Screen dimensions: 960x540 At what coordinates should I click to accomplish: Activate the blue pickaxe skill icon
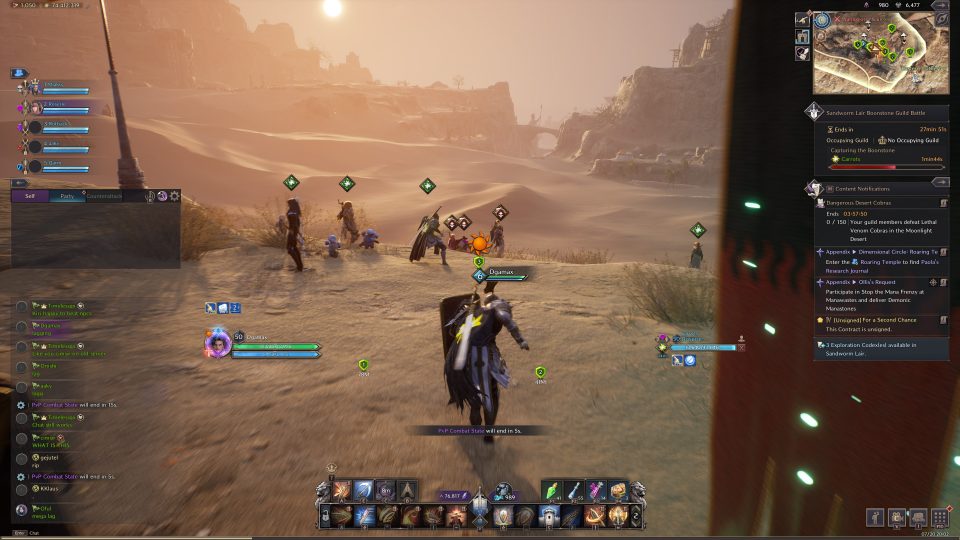point(364,490)
